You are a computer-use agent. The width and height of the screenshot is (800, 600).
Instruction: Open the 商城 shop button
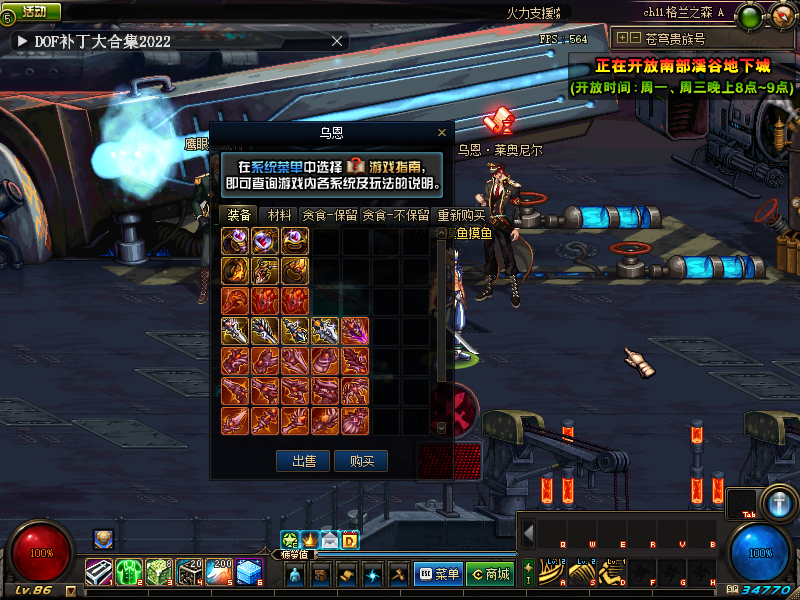[x=489, y=574]
